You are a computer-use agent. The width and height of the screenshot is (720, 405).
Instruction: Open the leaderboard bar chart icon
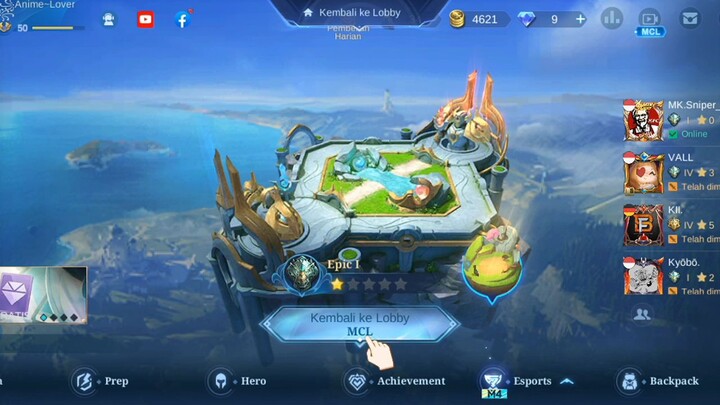point(611,18)
